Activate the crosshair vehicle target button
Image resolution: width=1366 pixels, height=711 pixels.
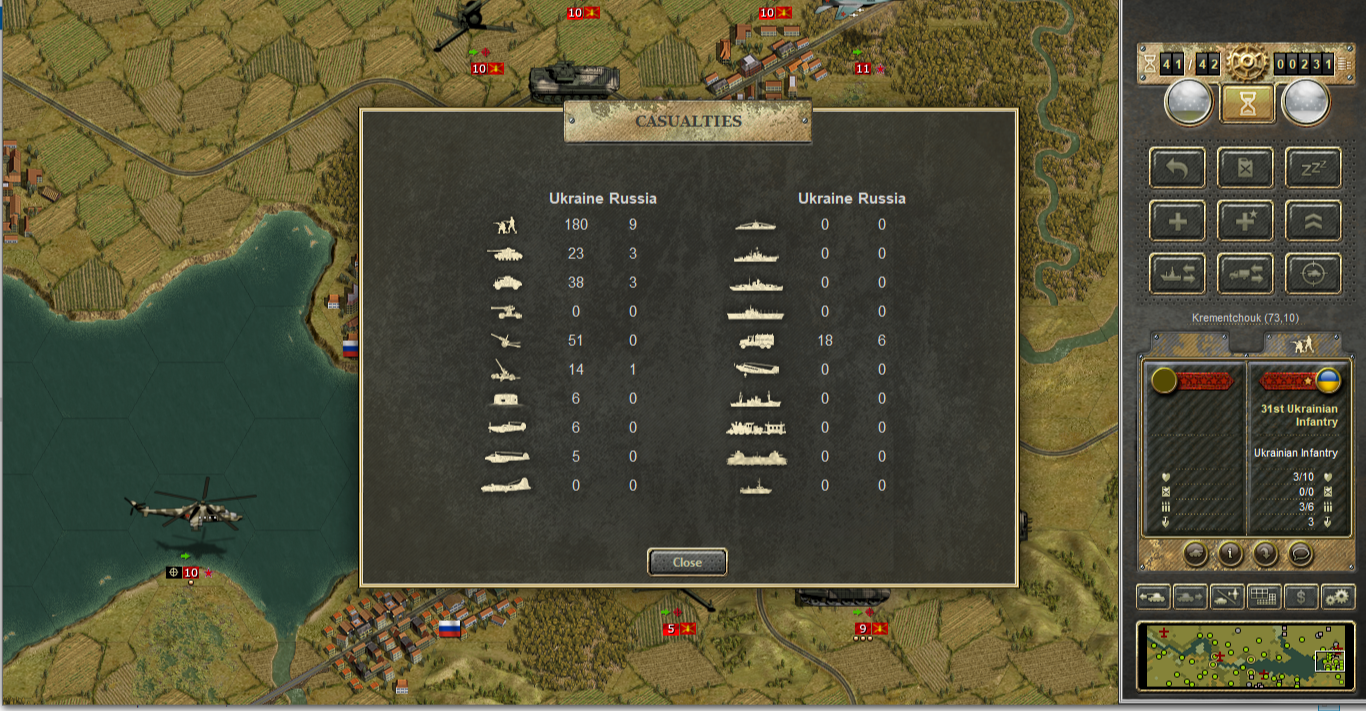coord(1313,274)
